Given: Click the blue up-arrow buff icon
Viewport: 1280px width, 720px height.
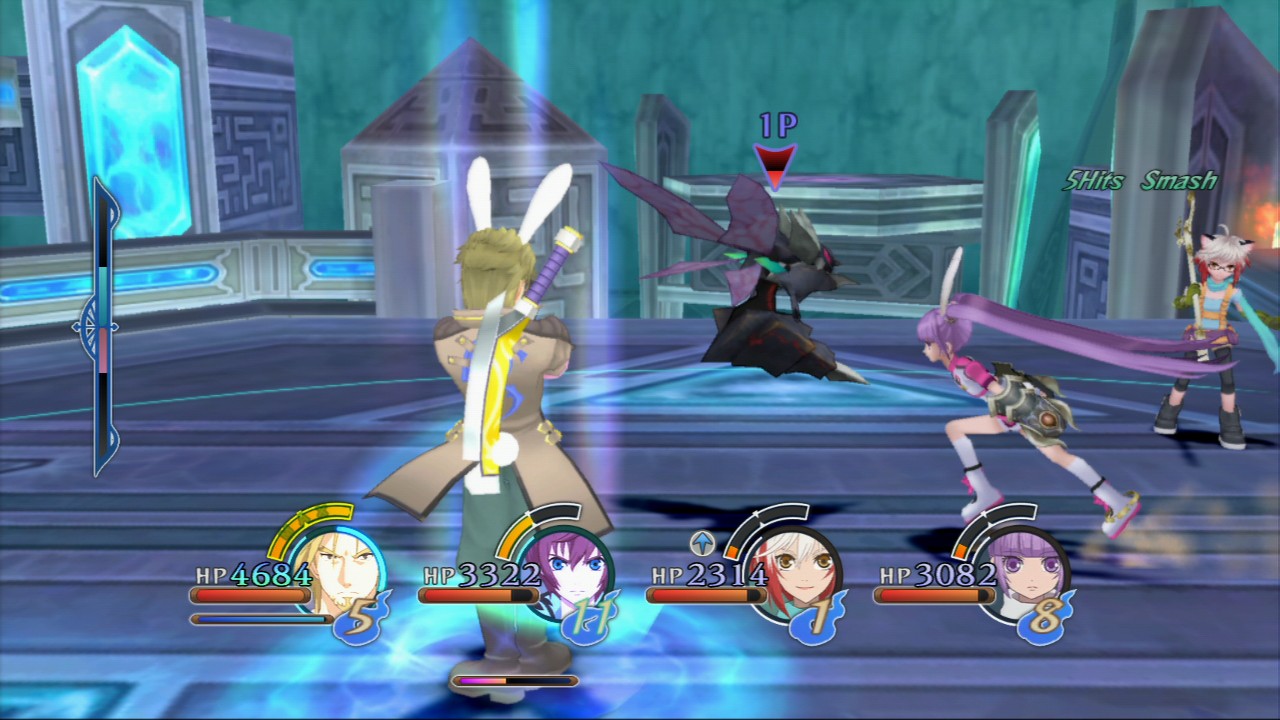Looking at the screenshot, I should click(x=703, y=543).
